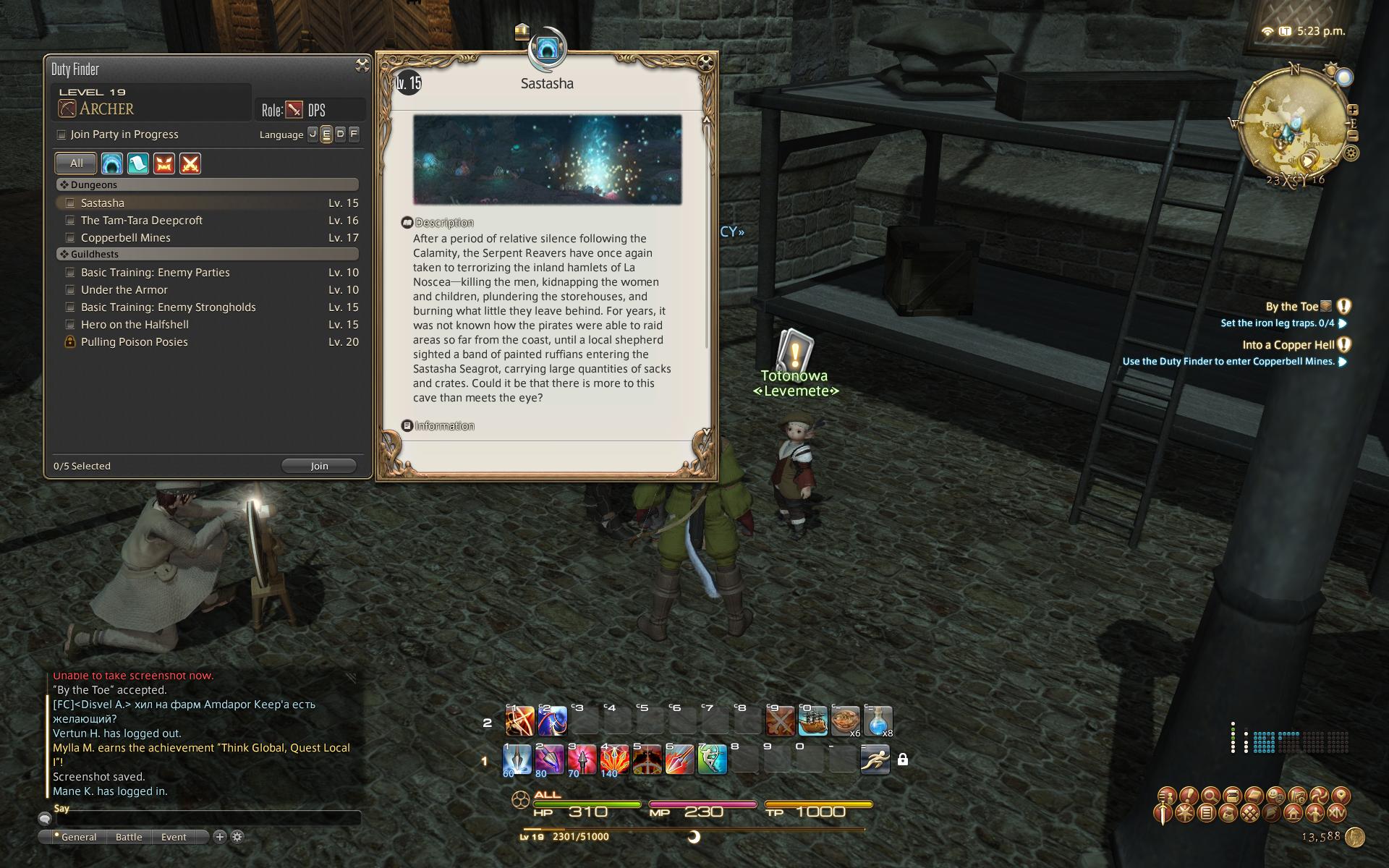Click the Join button in Duty Finder
1389x868 pixels.
coord(319,466)
